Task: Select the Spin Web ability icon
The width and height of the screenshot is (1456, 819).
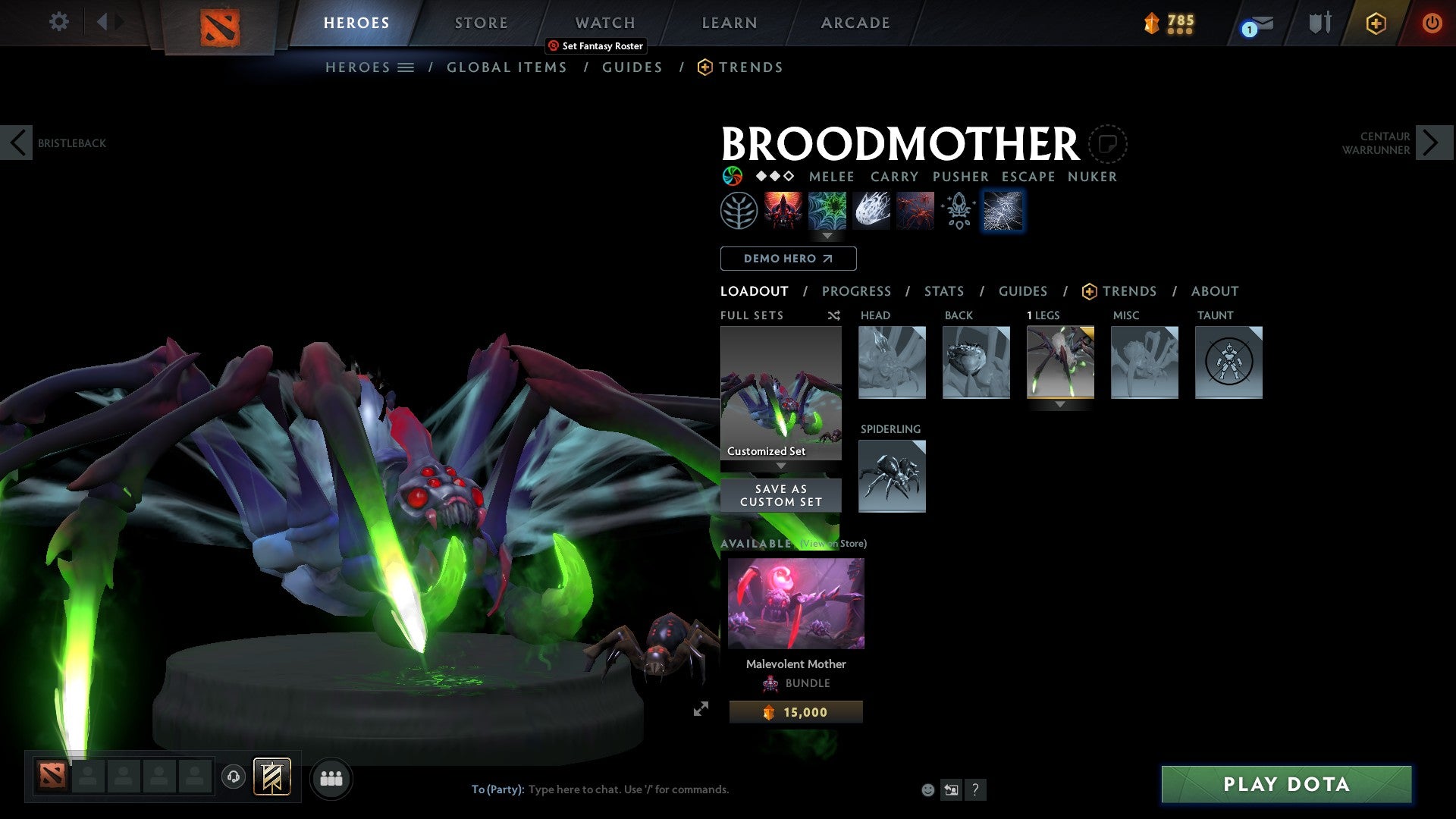Action: click(827, 211)
